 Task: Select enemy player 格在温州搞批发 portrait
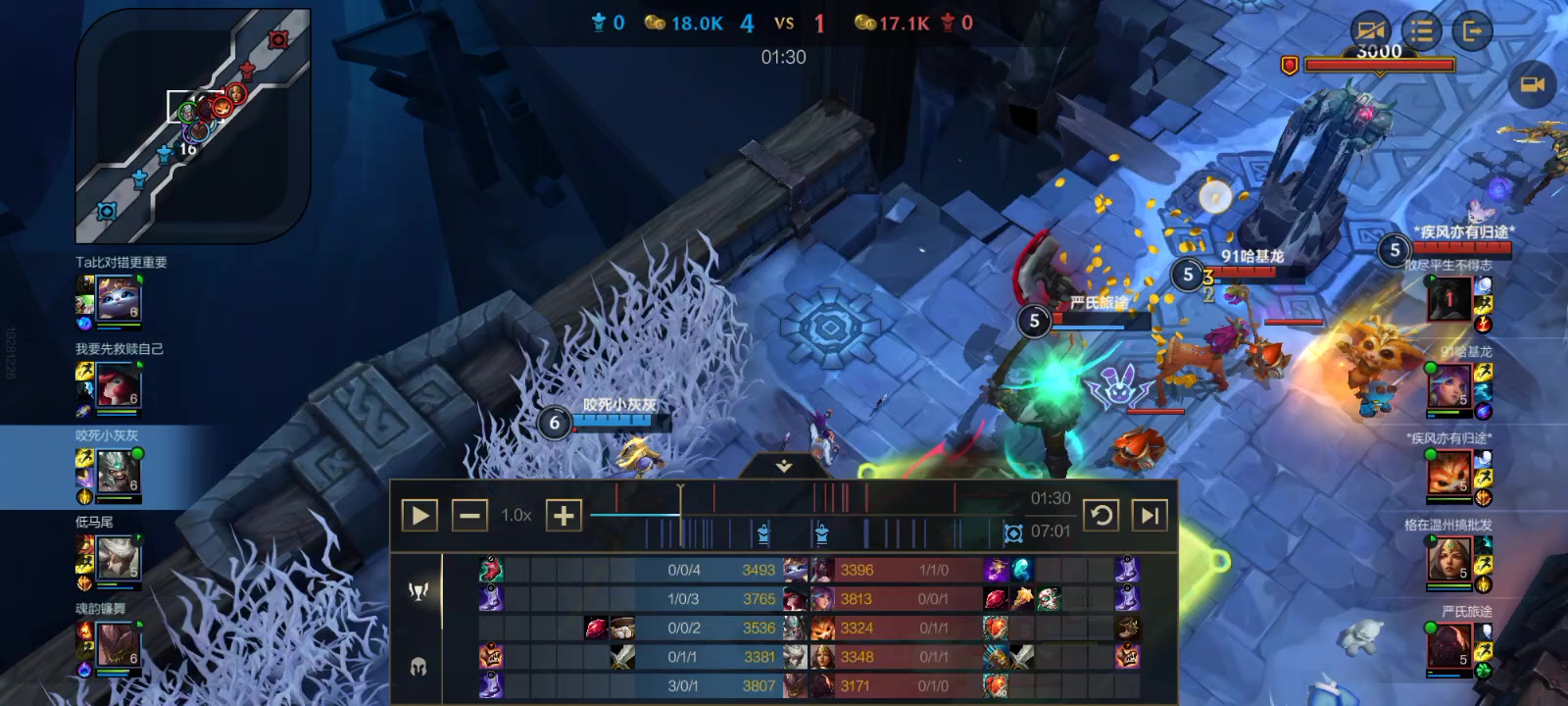point(1448,560)
